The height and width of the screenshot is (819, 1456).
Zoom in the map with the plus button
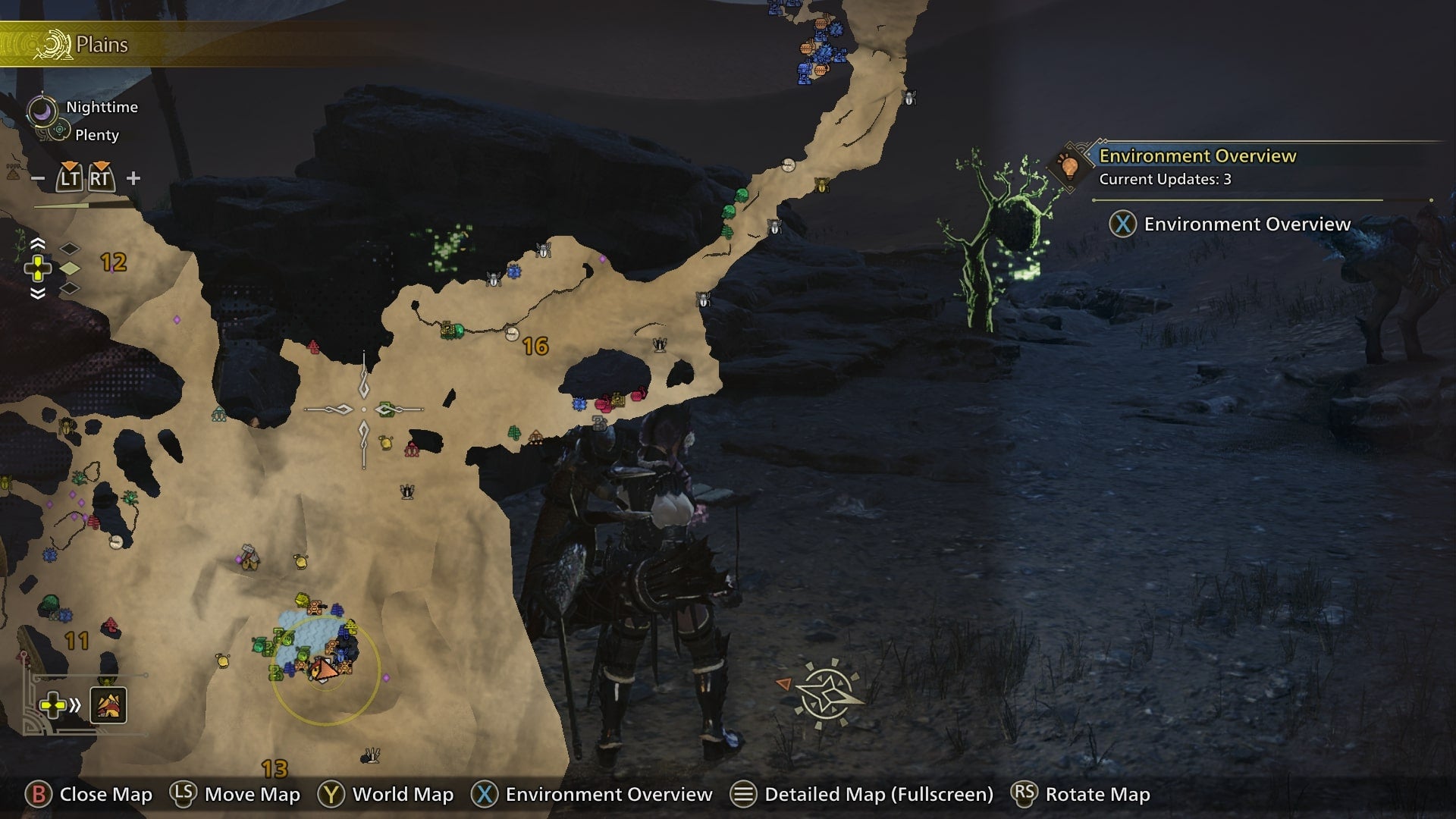[x=133, y=178]
